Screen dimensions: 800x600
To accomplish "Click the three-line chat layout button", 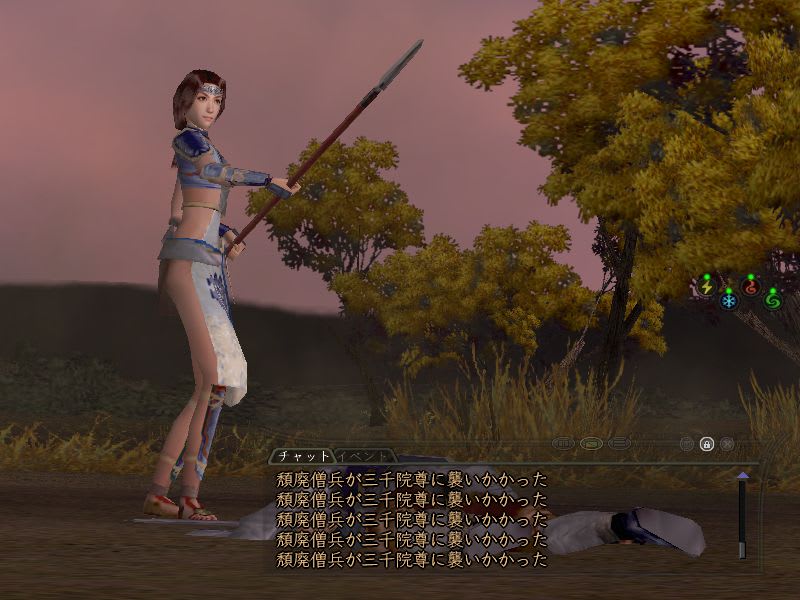I will [x=618, y=443].
